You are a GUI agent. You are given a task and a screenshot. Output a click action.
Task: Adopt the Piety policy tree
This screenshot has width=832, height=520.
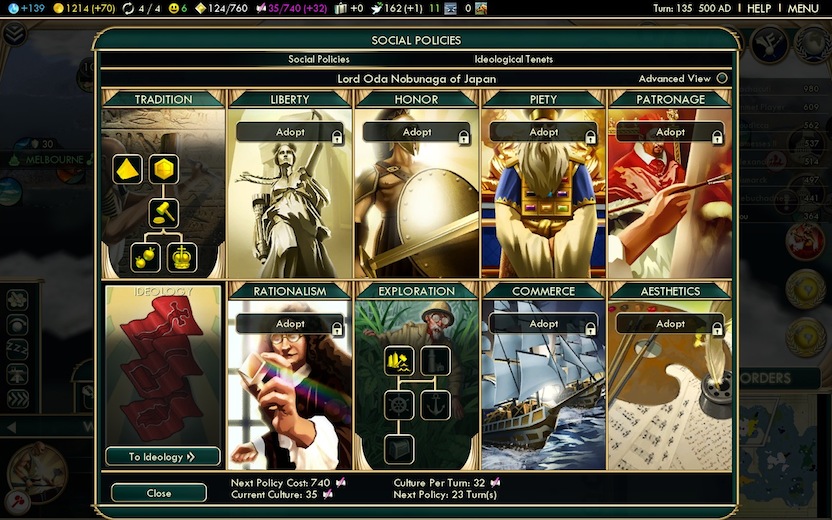(544, 132)
